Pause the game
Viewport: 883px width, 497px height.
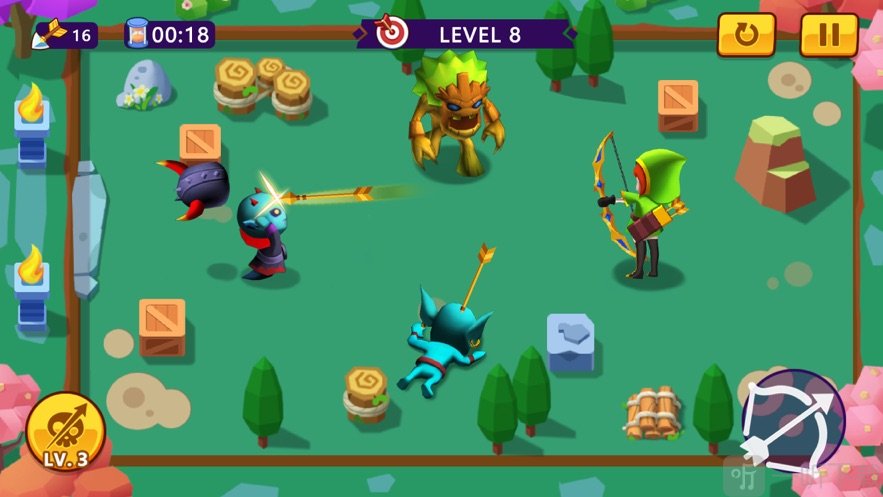tap(828, 35)
